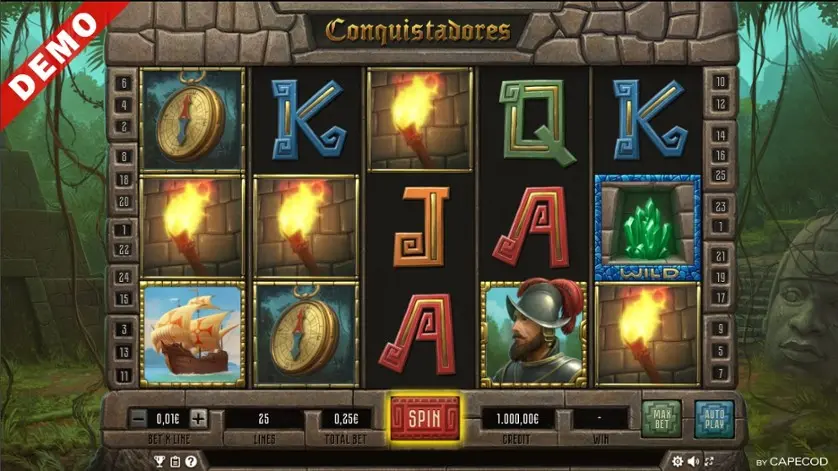This screenshot has width=838, height=471.
Task: Toggle sound with the speaker icon
Action: coord(694,461)
